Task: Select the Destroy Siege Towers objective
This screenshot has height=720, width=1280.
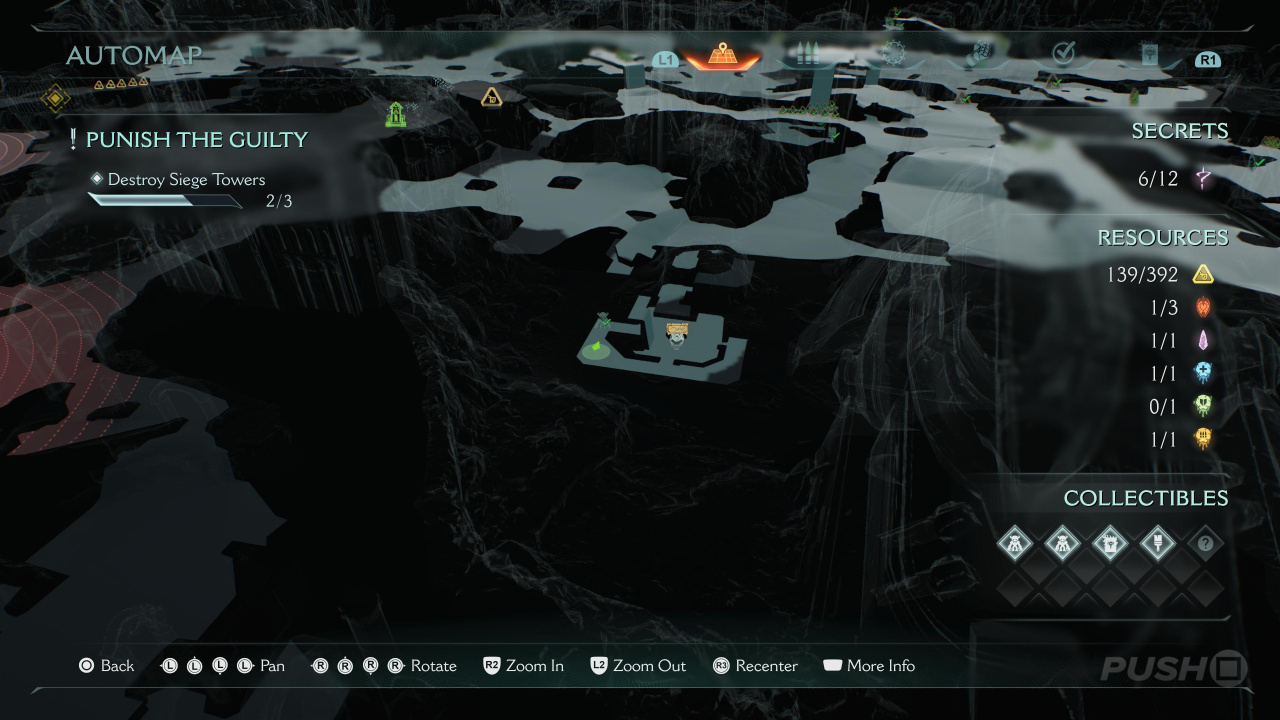Action: (186, 180)
